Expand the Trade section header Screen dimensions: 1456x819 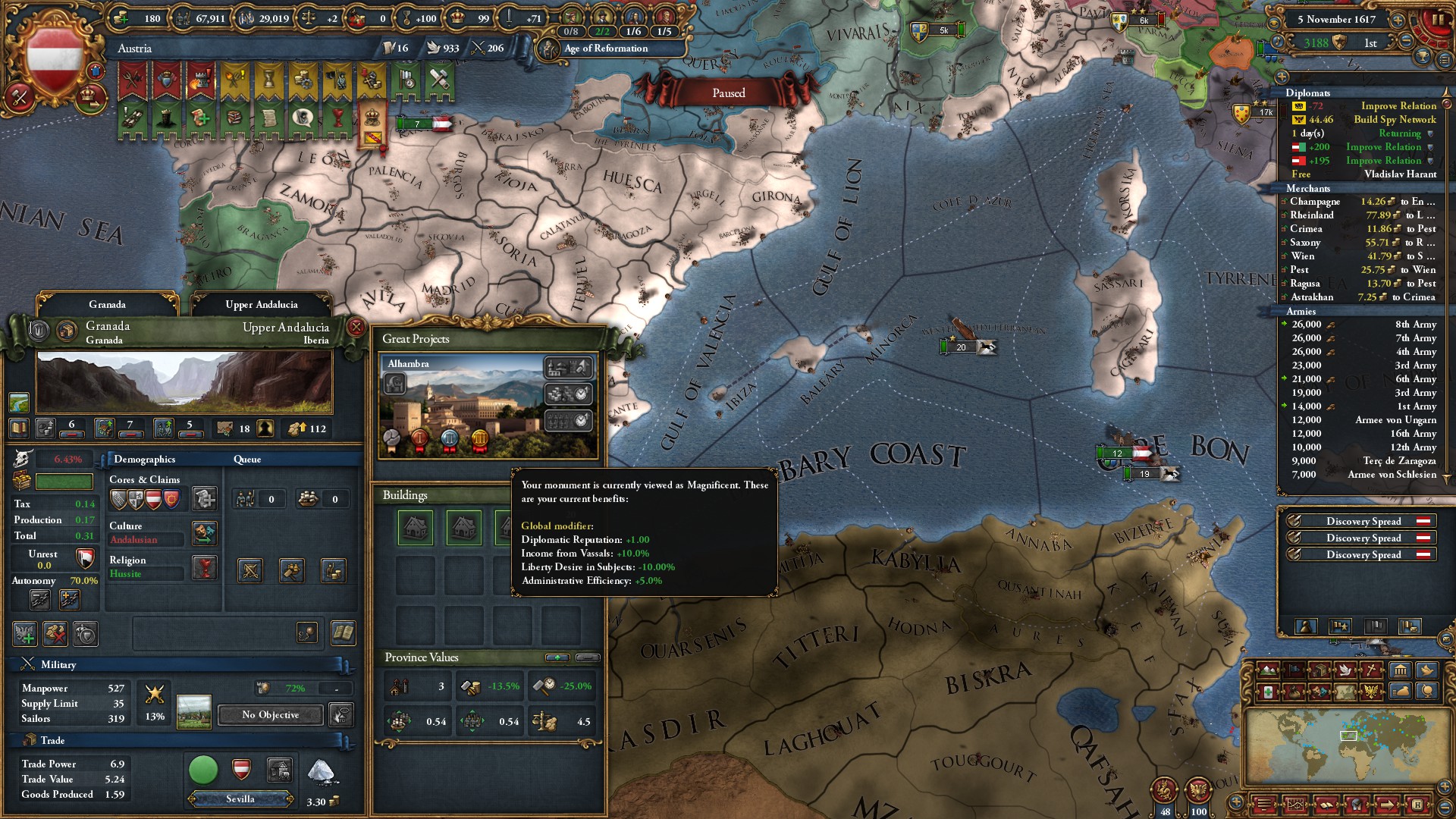point(52,741)
